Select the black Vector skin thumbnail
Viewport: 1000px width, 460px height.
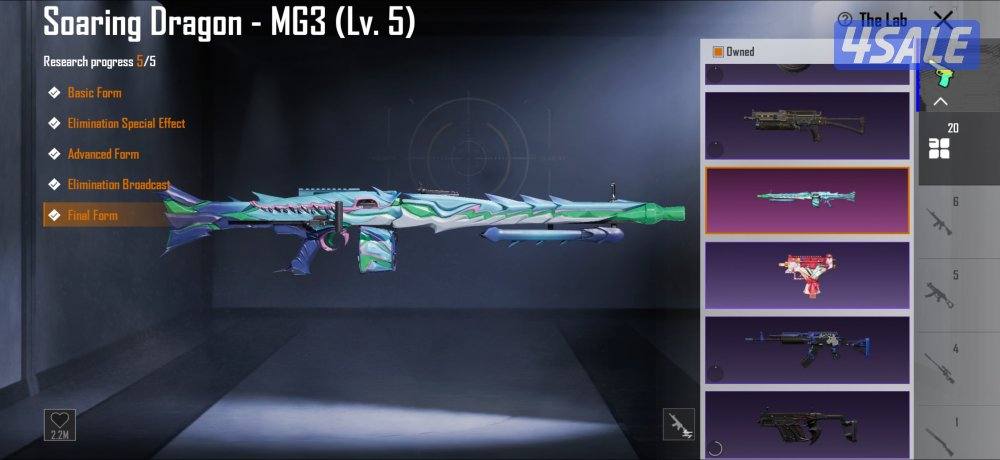[x=807, y=420]
